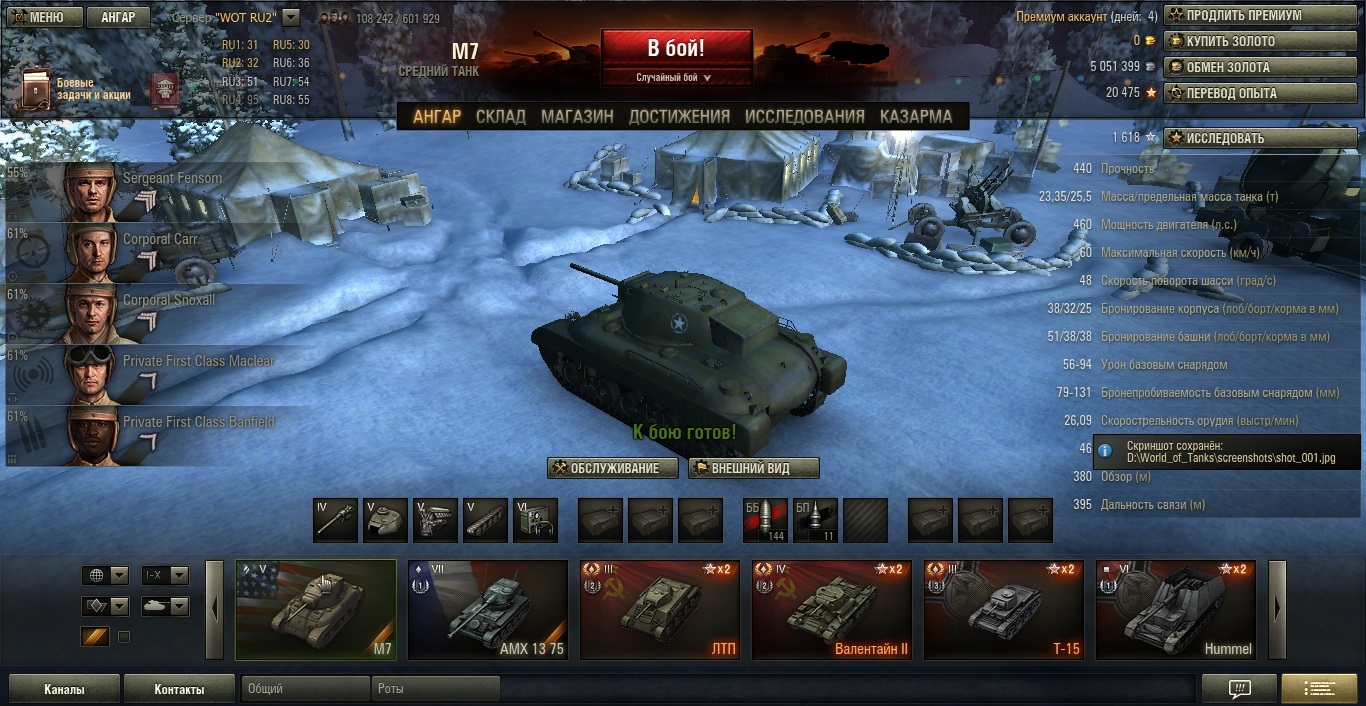This screenshot has height=706, width=1366.
Task: Start battle with the В бой! button
Action: pos(676,48)
